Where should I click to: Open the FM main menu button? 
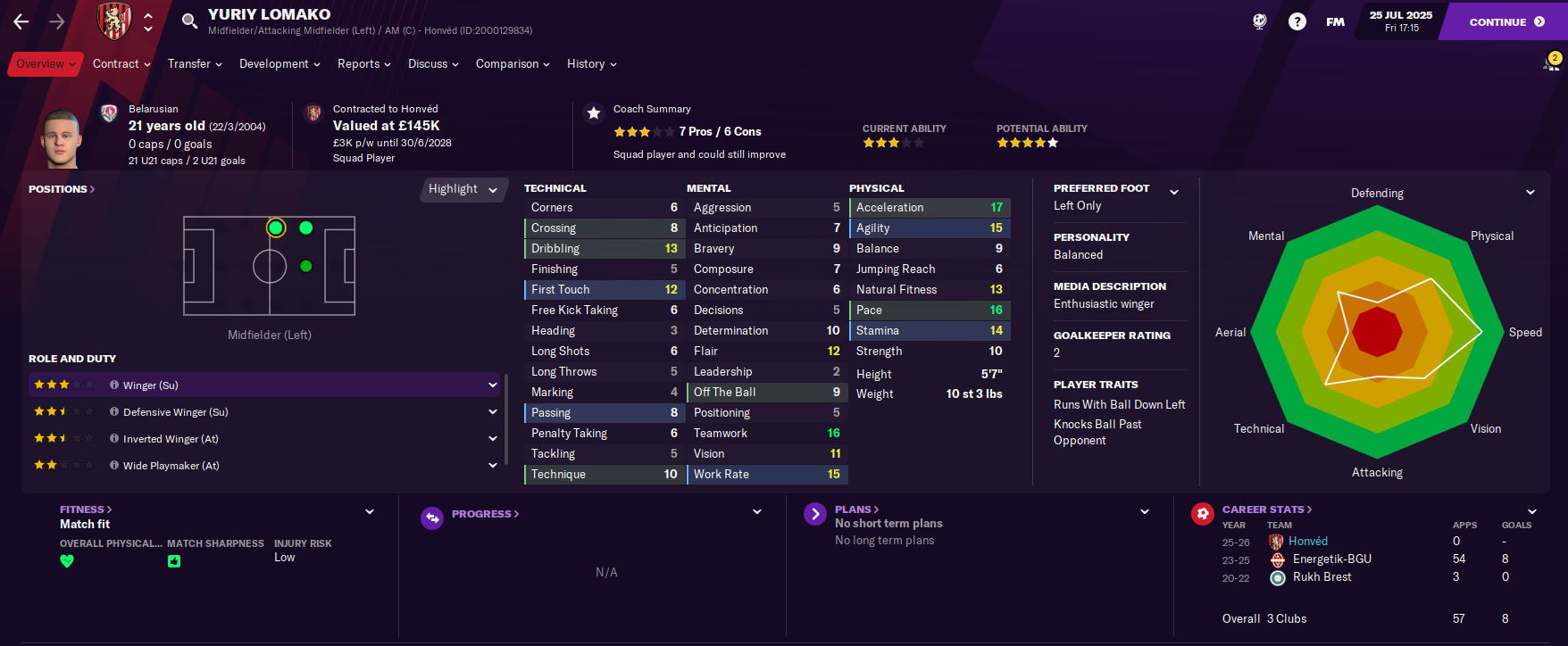pyautogui.click(x=1335, y=22)
